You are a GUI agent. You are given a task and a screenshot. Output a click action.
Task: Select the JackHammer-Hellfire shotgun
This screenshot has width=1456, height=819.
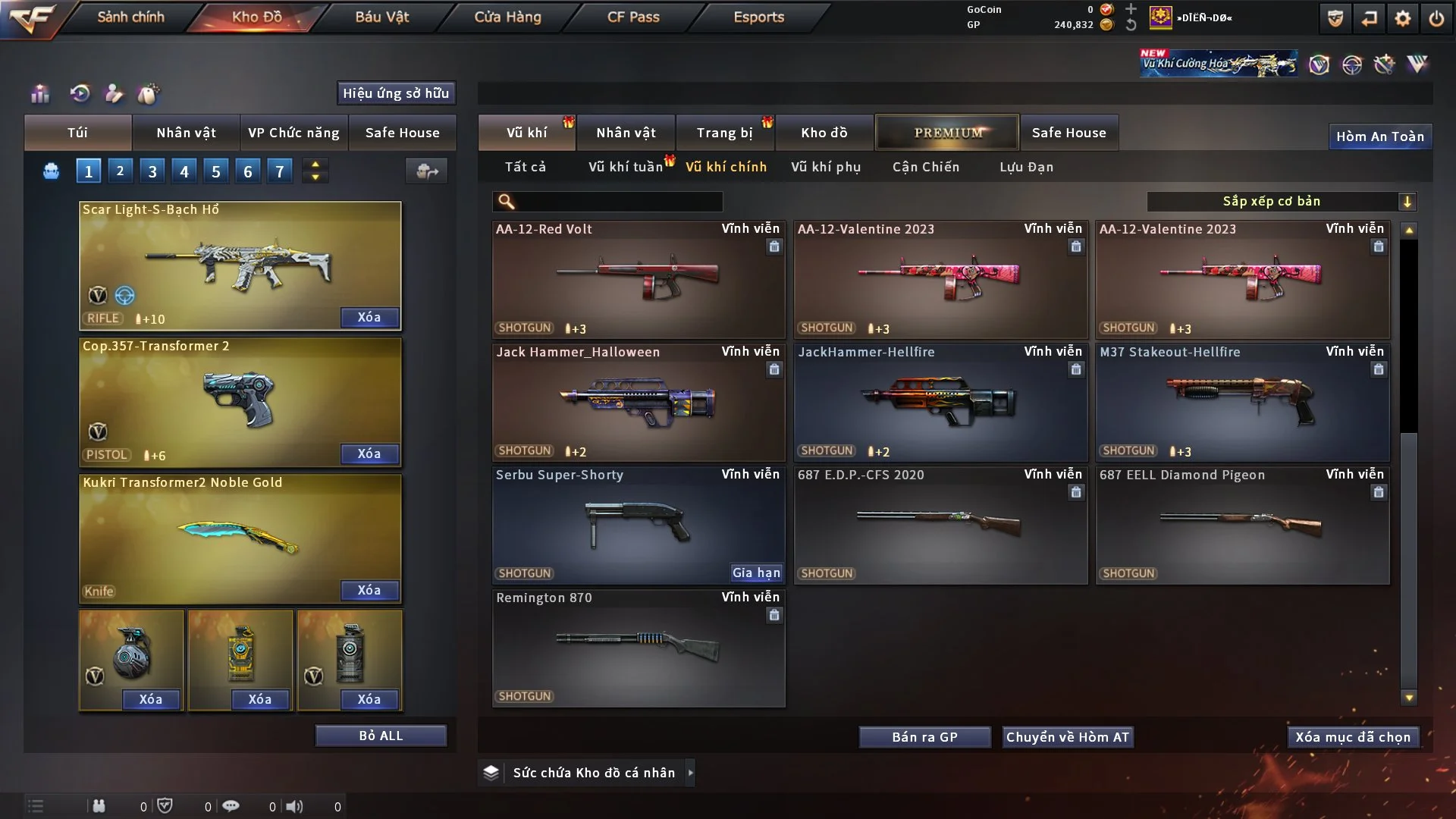point(940,402)
